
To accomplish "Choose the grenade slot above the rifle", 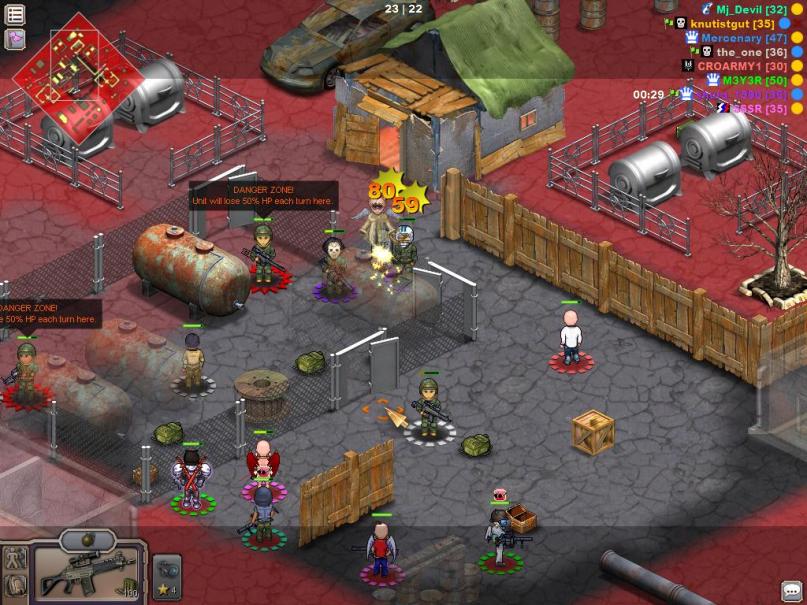I will [88, 541].
